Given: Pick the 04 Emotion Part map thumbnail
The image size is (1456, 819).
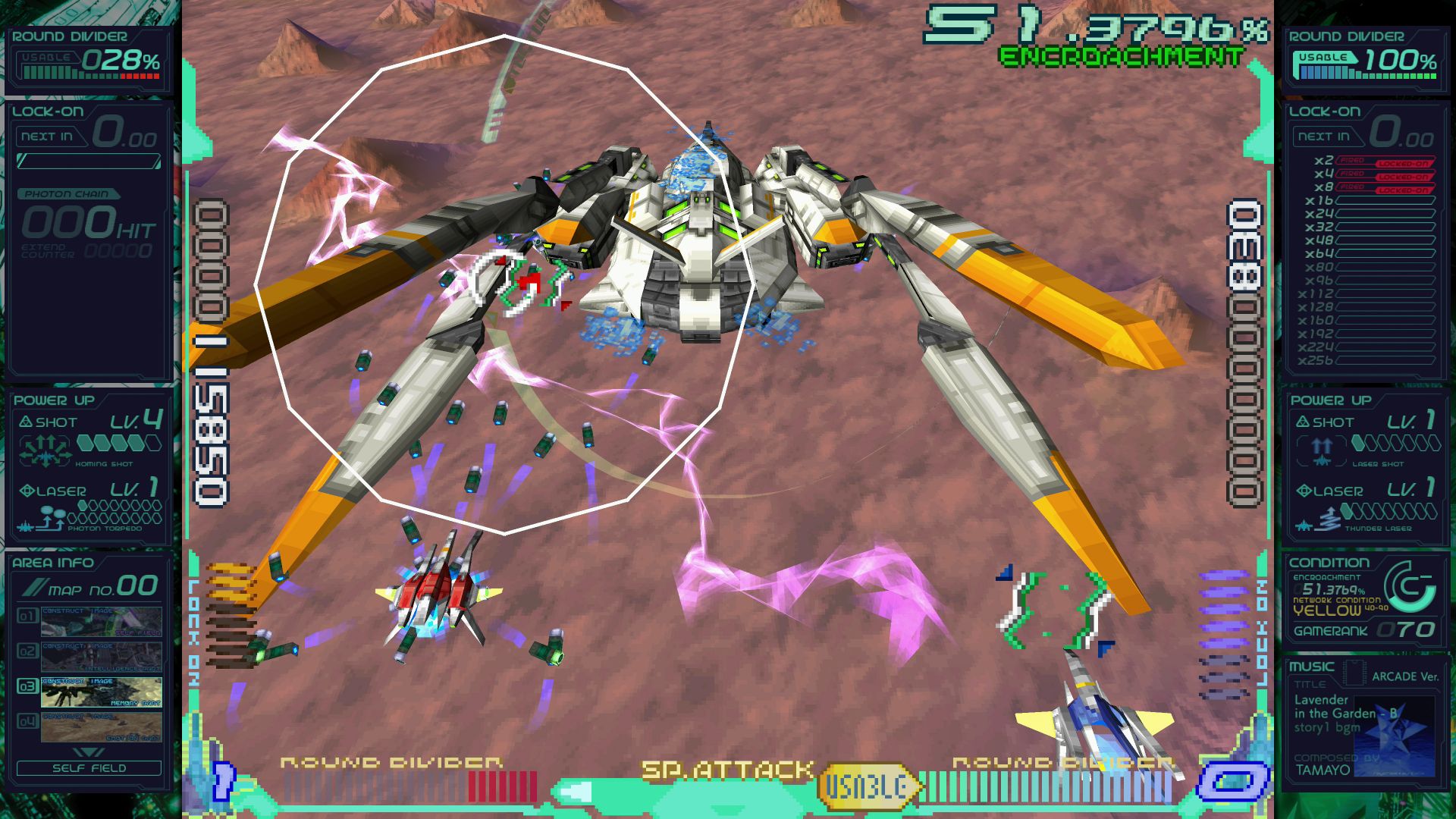Looking at the screenshot, I should [x=101, y=727].
